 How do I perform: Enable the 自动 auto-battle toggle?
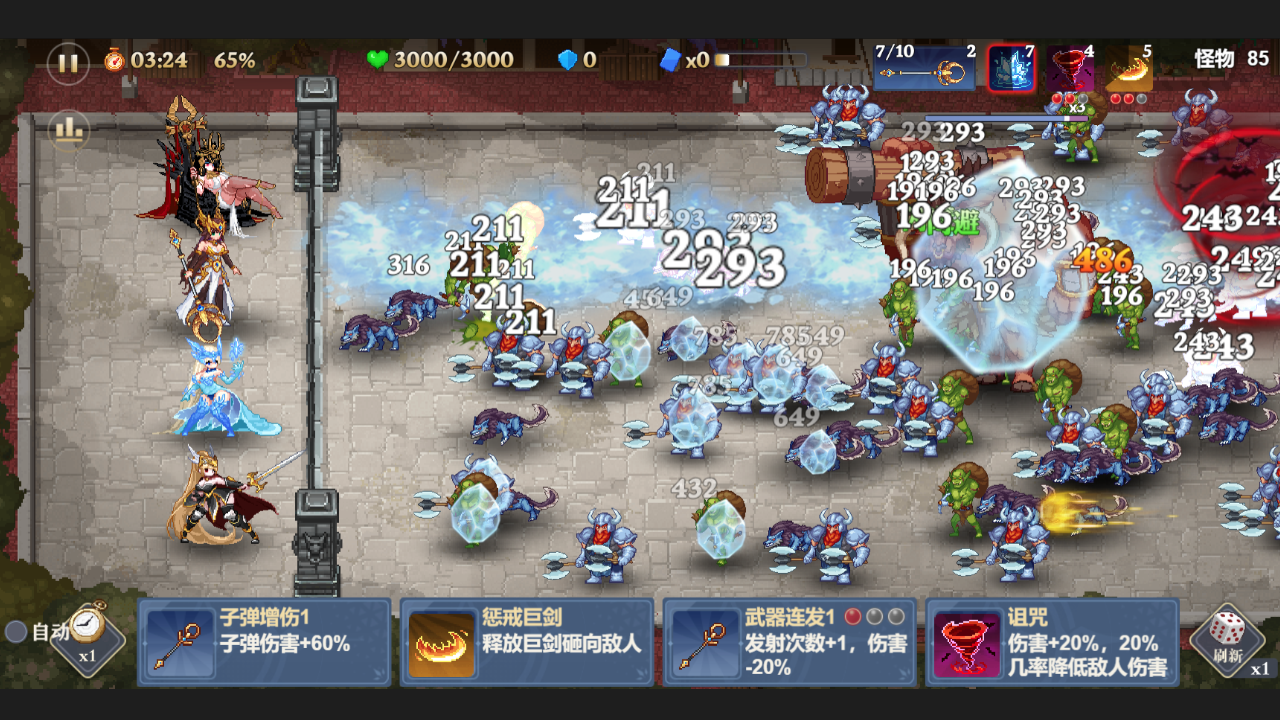(14, 631)
